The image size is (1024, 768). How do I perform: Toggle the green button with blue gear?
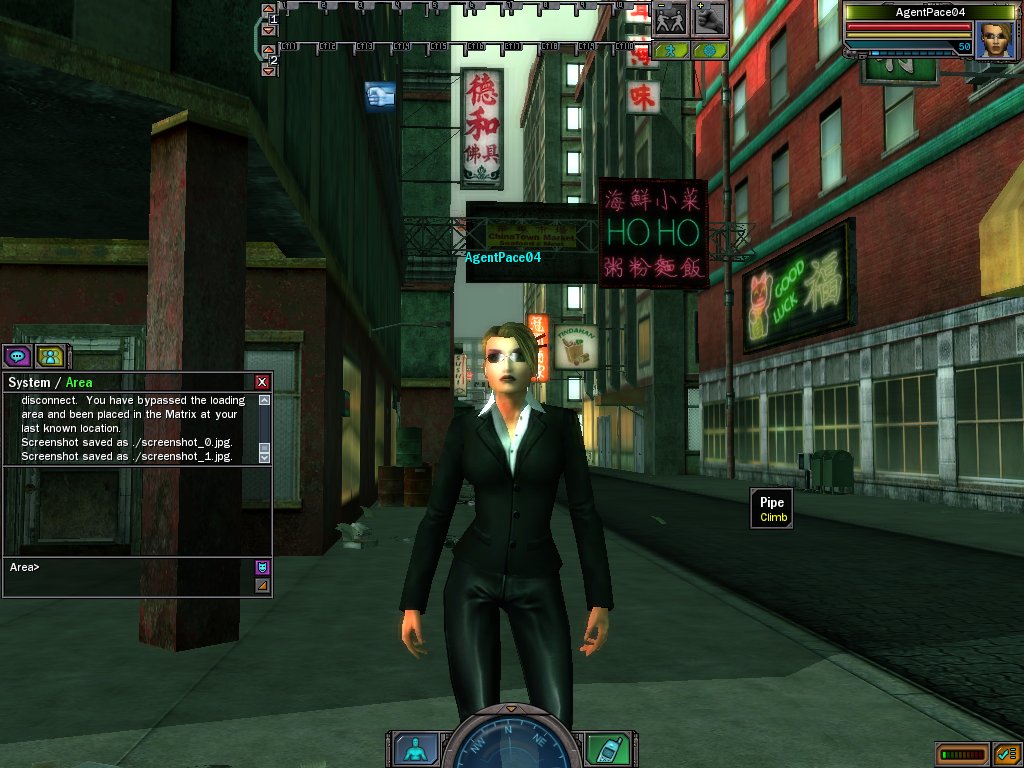click(709, 49)
